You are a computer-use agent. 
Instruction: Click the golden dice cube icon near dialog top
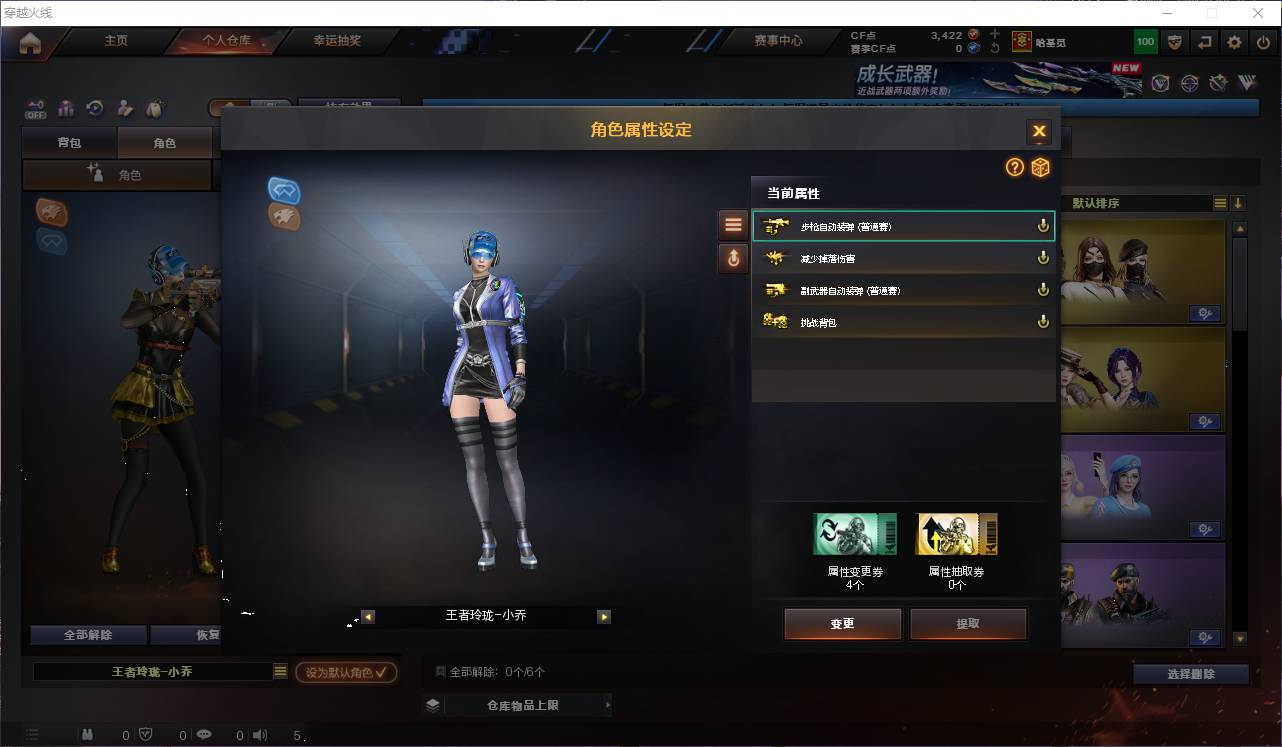(x=1040, y=168)
